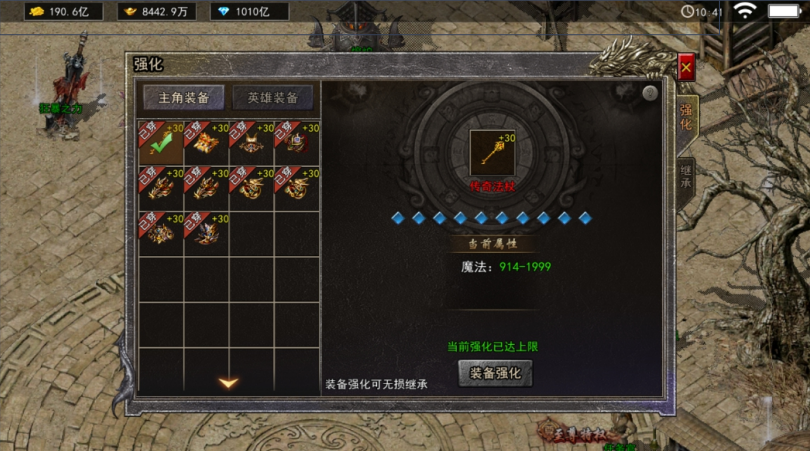Click the small round button below the red X
The image size is (810, 451).
tap(650, 93)
